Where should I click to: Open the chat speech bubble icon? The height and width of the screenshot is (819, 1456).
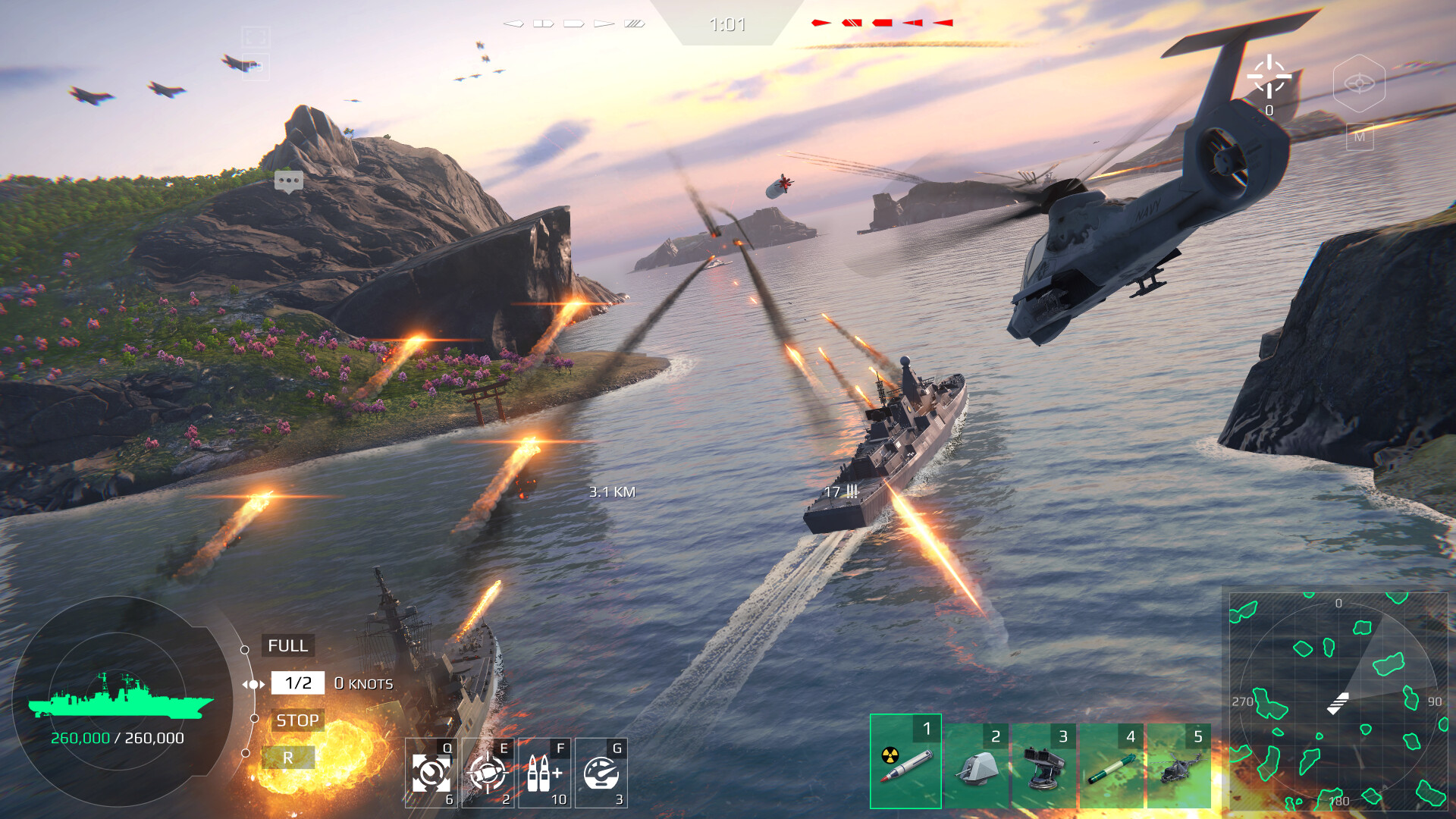[x=289, y=181]
